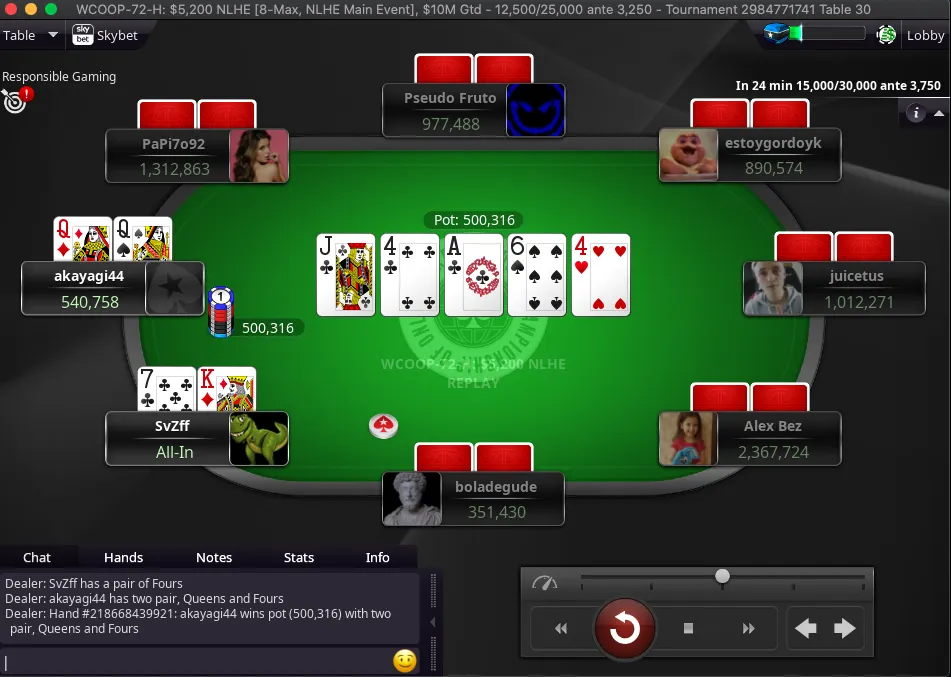This screenshot has height=677, width=951.
Task: Click the Responsible Gaming icon
Action: pyautogui.click(x=15, y=100)
